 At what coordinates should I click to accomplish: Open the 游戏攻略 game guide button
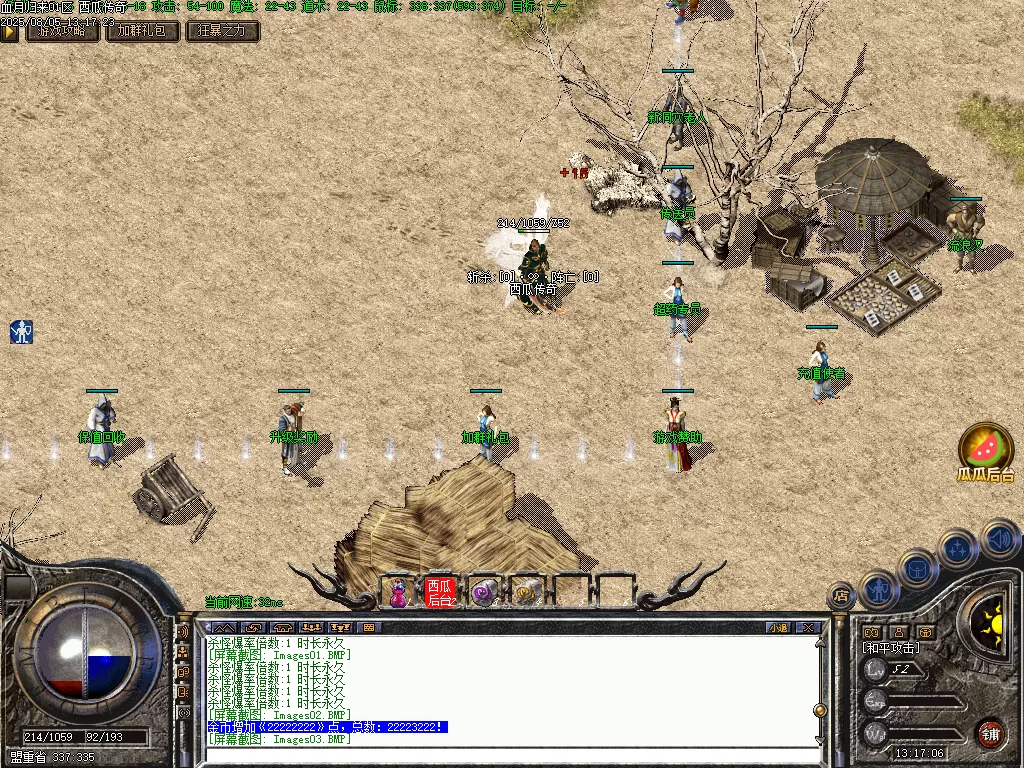[x=62, y=31]
